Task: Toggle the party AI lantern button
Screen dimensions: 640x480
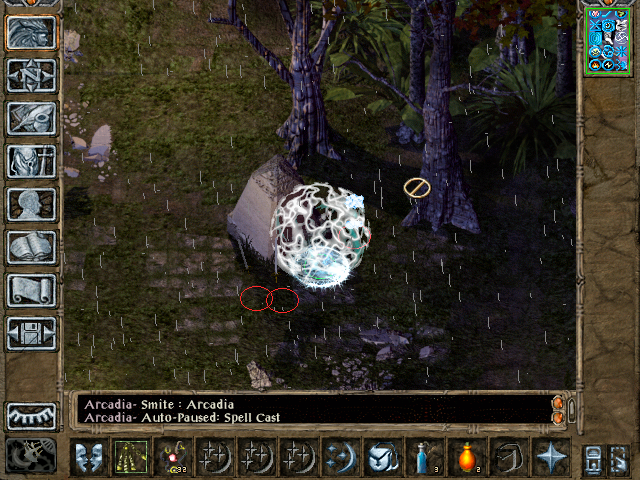Action: tap(31, 456)
